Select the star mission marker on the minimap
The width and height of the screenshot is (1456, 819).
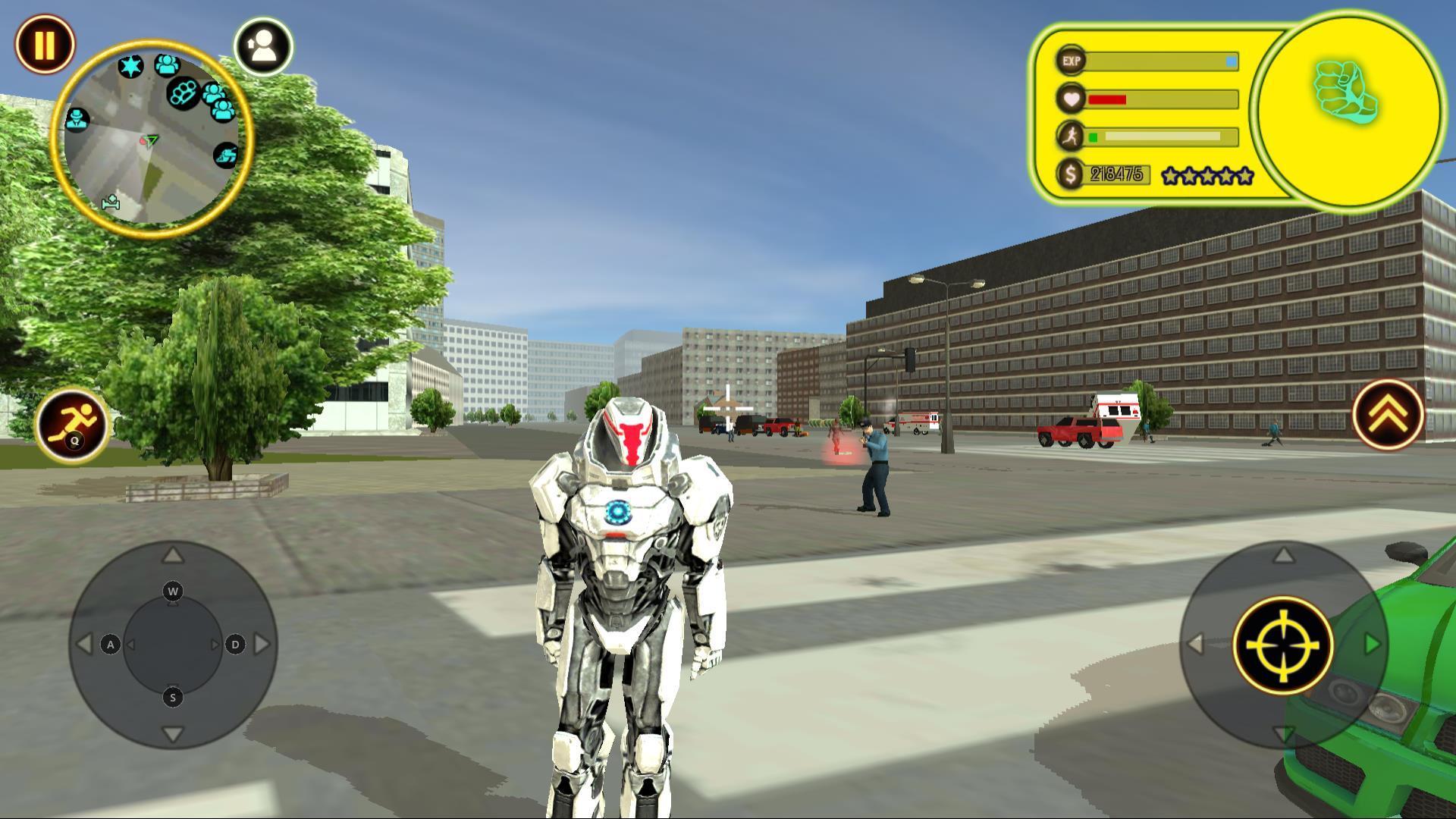[131, 67]
